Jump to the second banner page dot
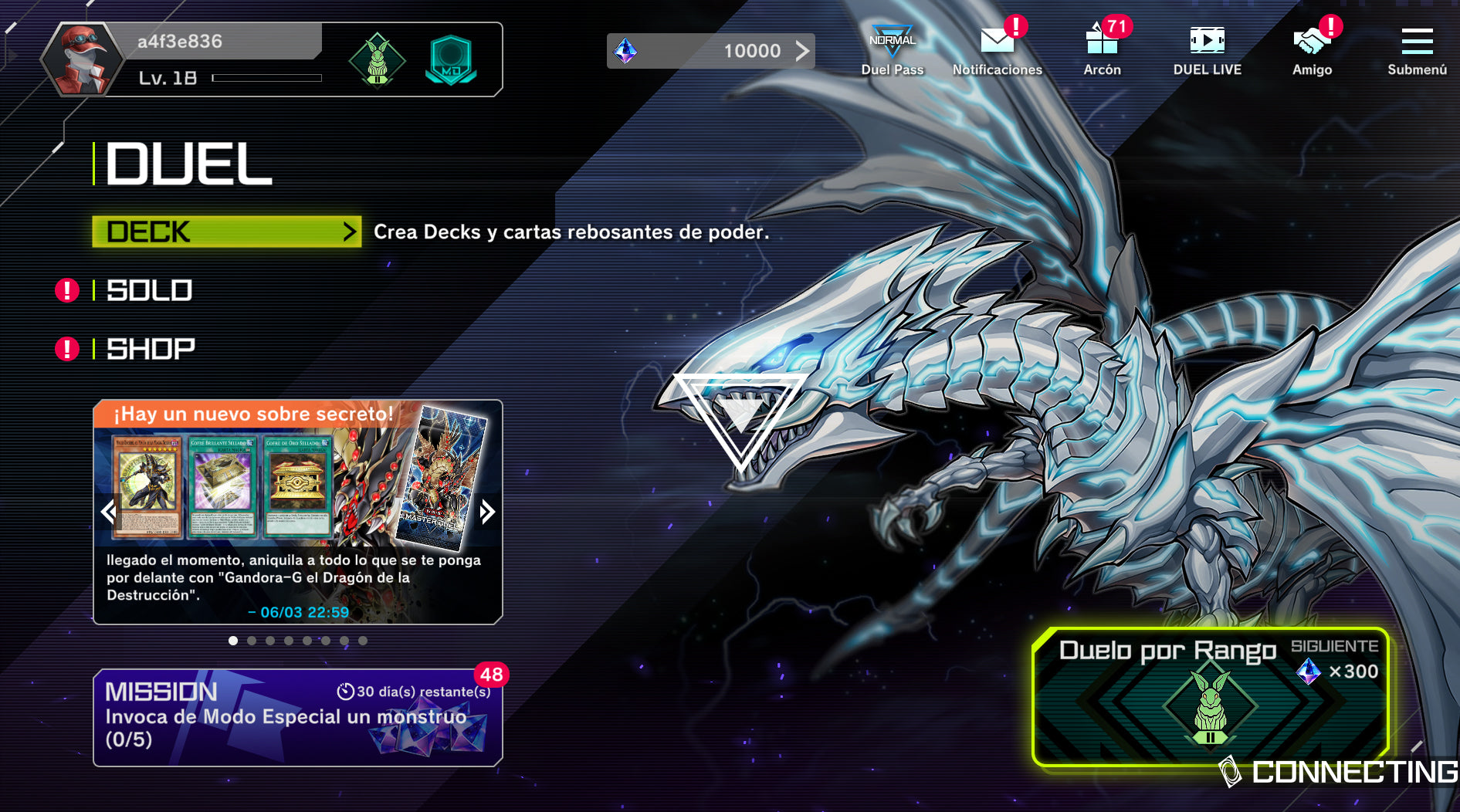1460x812 pixels. 252,641
